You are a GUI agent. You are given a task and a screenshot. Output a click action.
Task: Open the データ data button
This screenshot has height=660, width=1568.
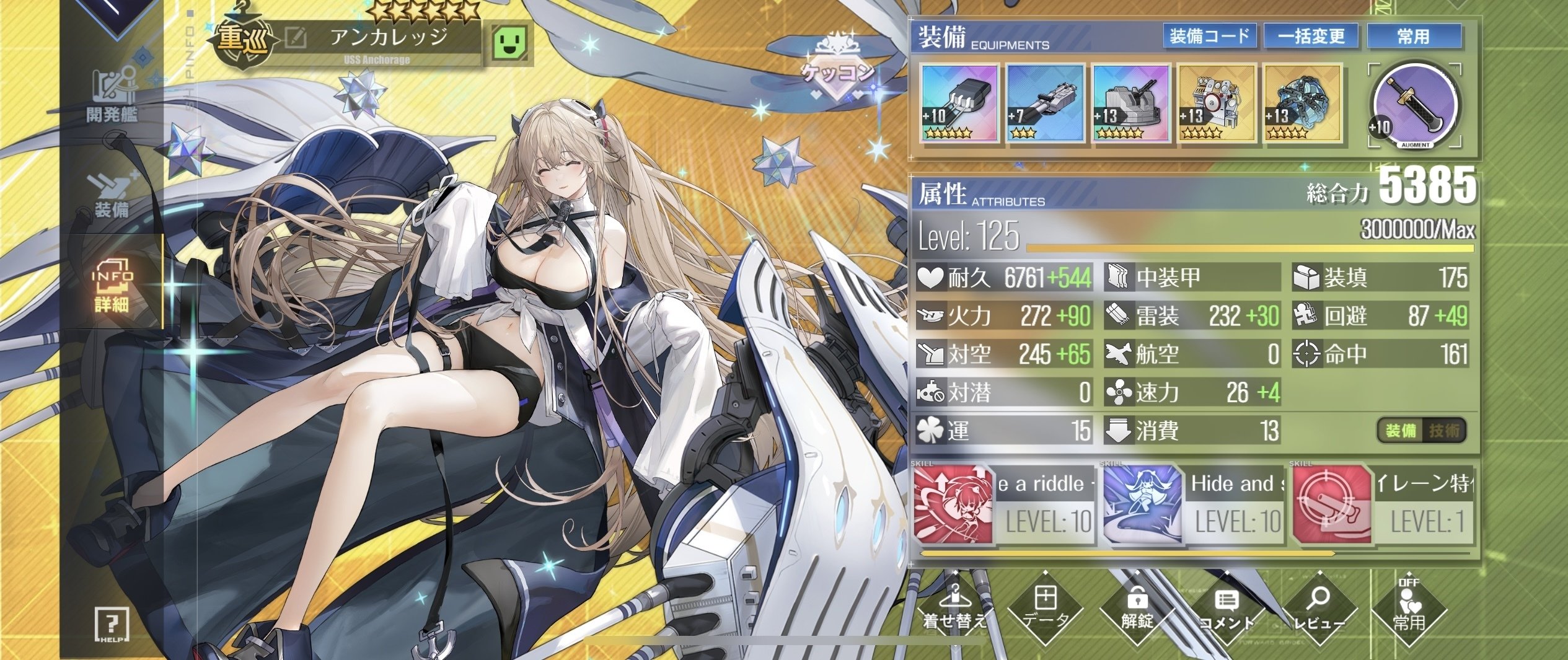pos(1046,610)
